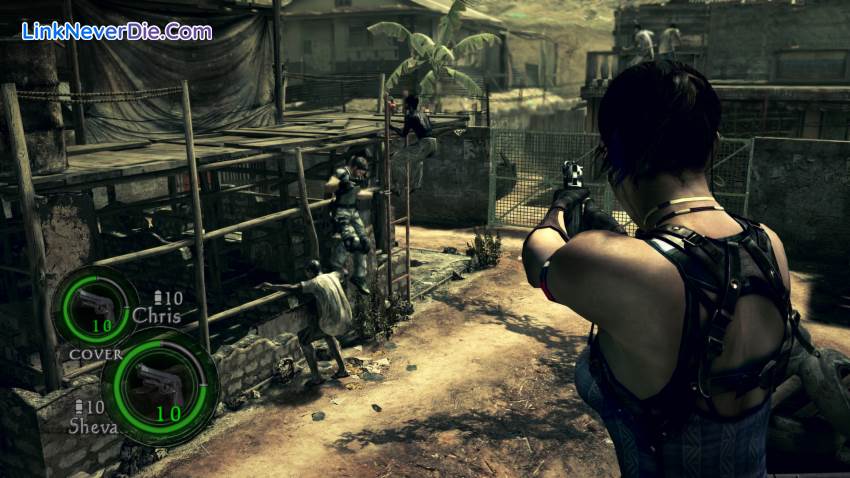
Task: Open the LinkNeverDie.Com watermark link
Action: click(x=117, y=31)
